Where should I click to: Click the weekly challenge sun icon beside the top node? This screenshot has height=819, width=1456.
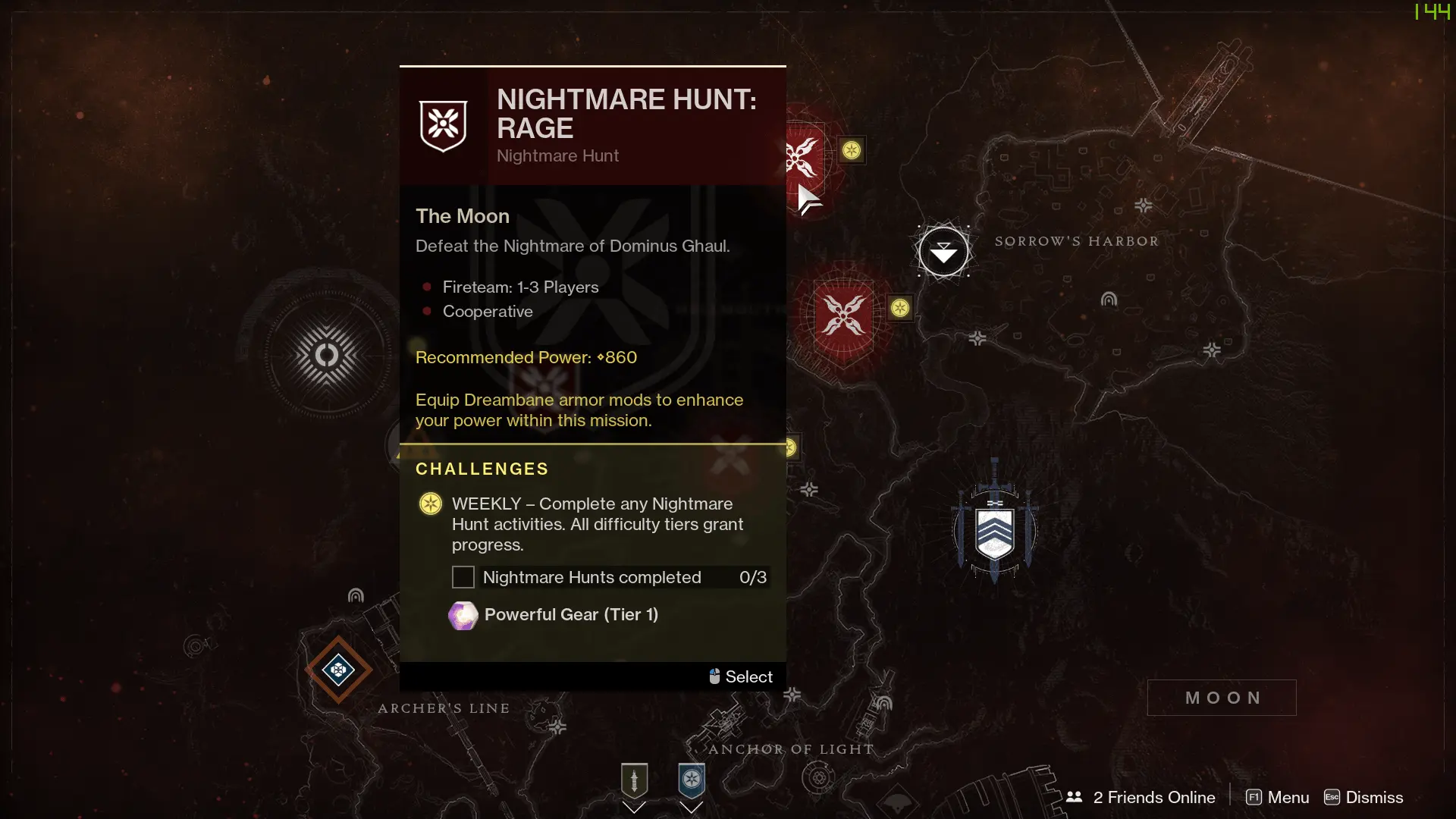852,150
